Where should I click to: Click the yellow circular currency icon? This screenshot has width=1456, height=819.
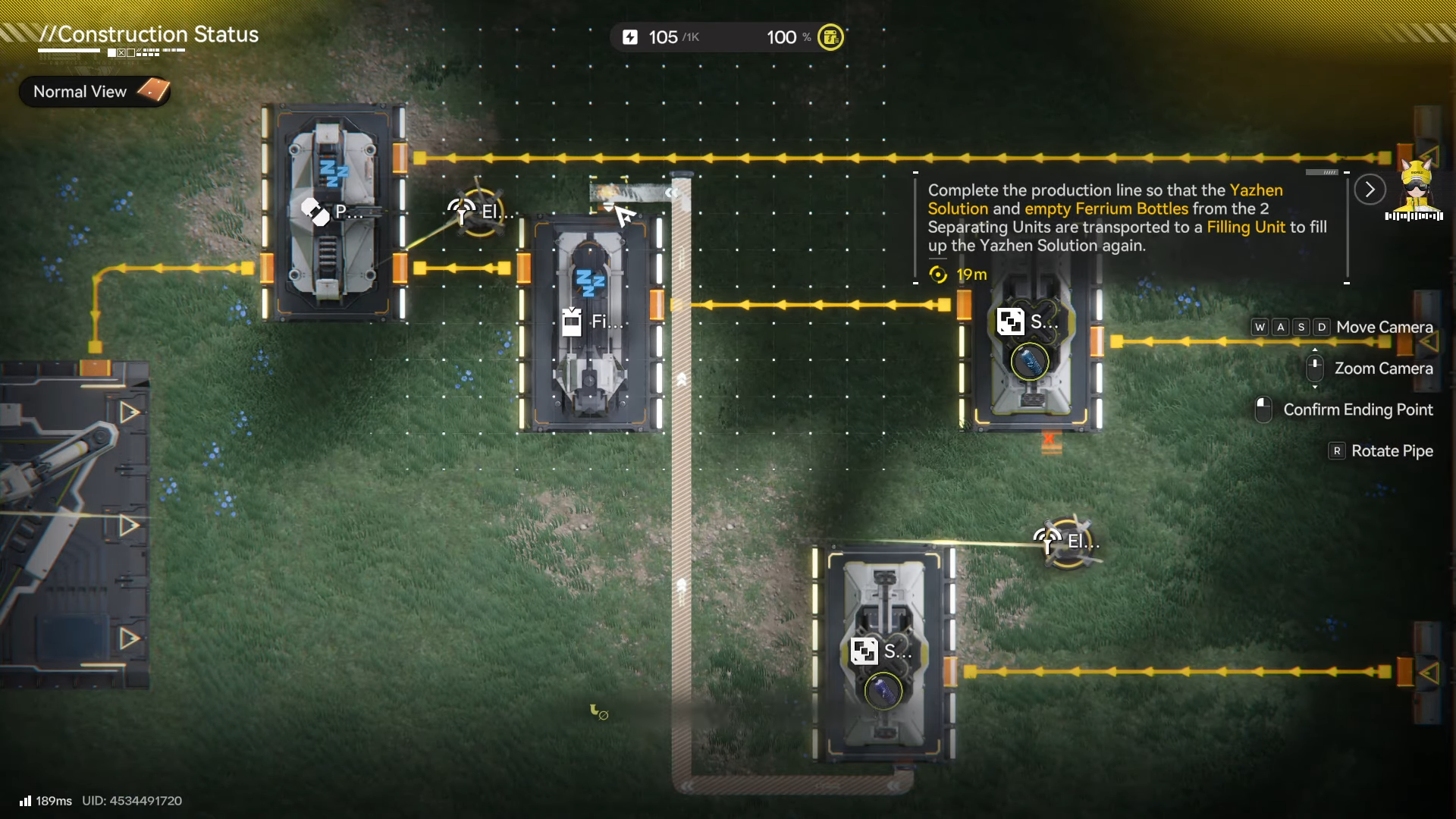coord(830,37)
